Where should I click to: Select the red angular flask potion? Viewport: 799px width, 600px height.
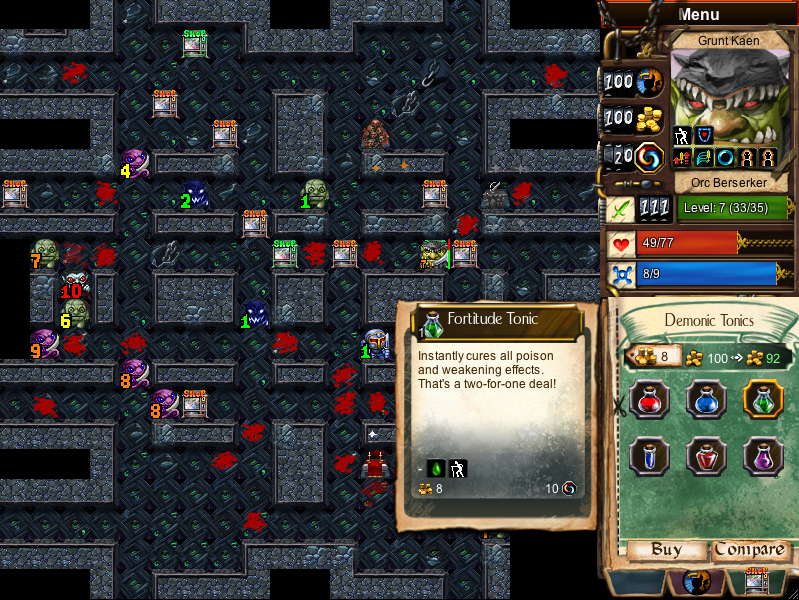[x=705, y=456]
